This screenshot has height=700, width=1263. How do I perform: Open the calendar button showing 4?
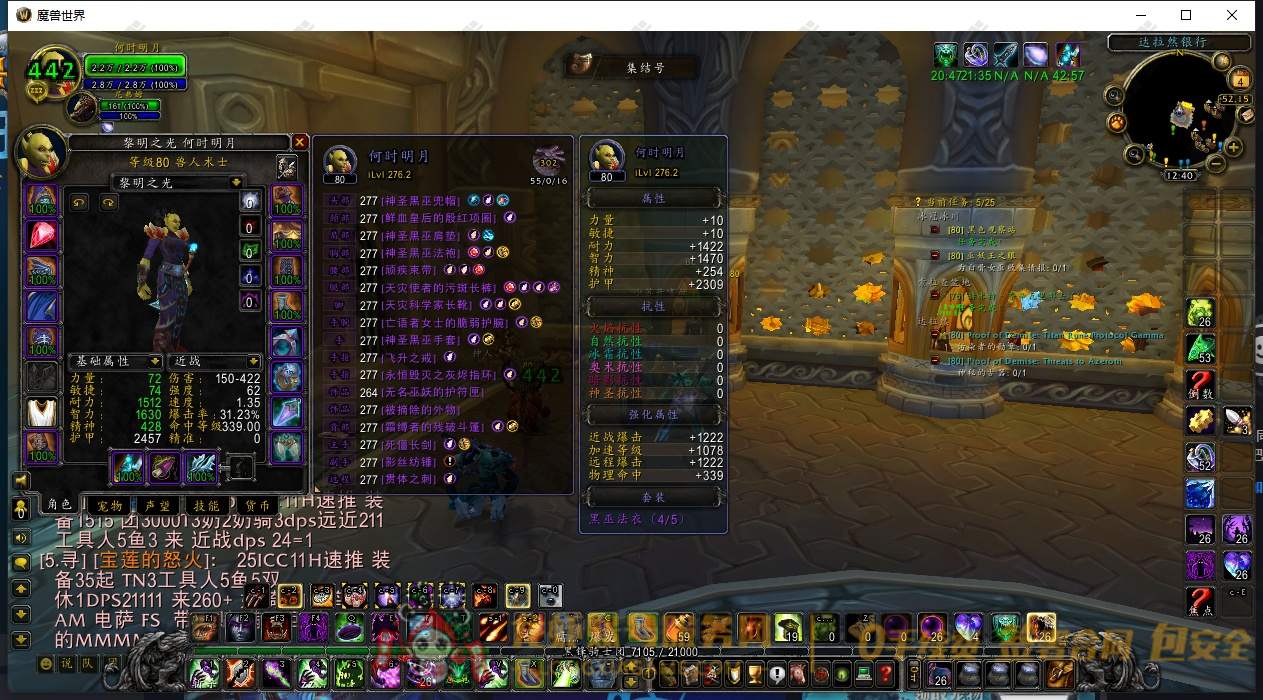pos(1241,79)
